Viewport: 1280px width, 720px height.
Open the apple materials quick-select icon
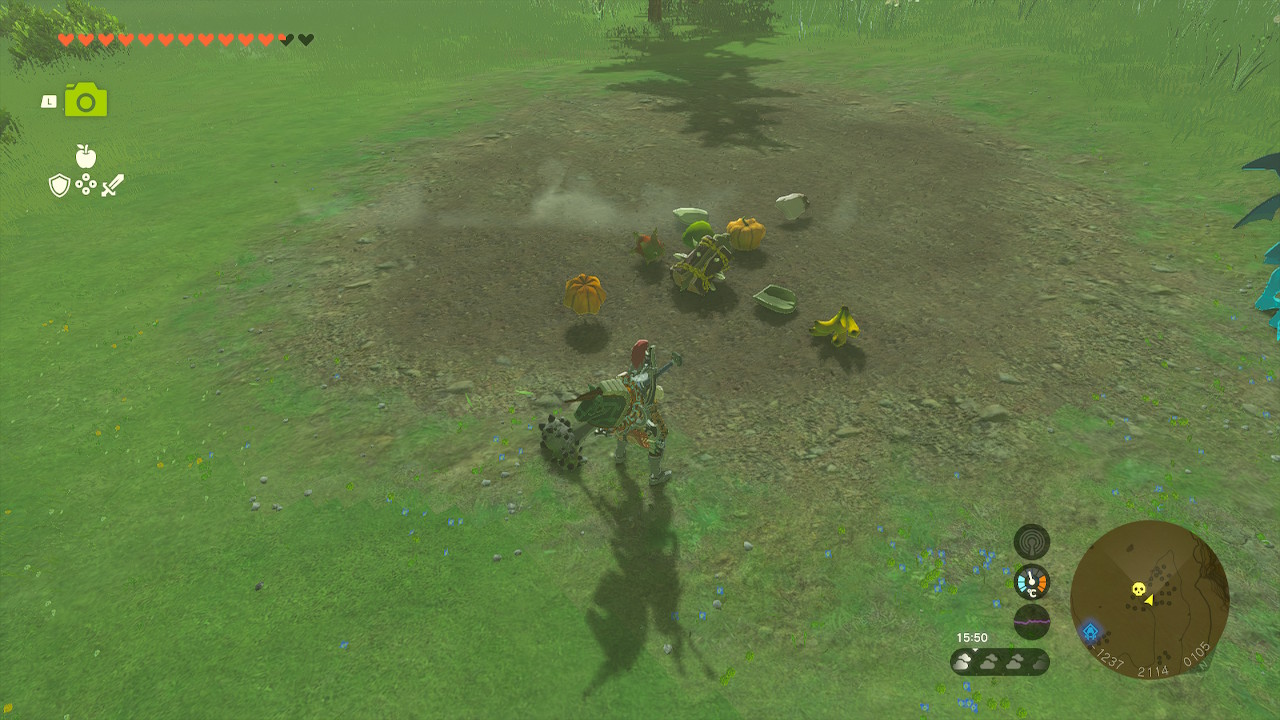86,156
